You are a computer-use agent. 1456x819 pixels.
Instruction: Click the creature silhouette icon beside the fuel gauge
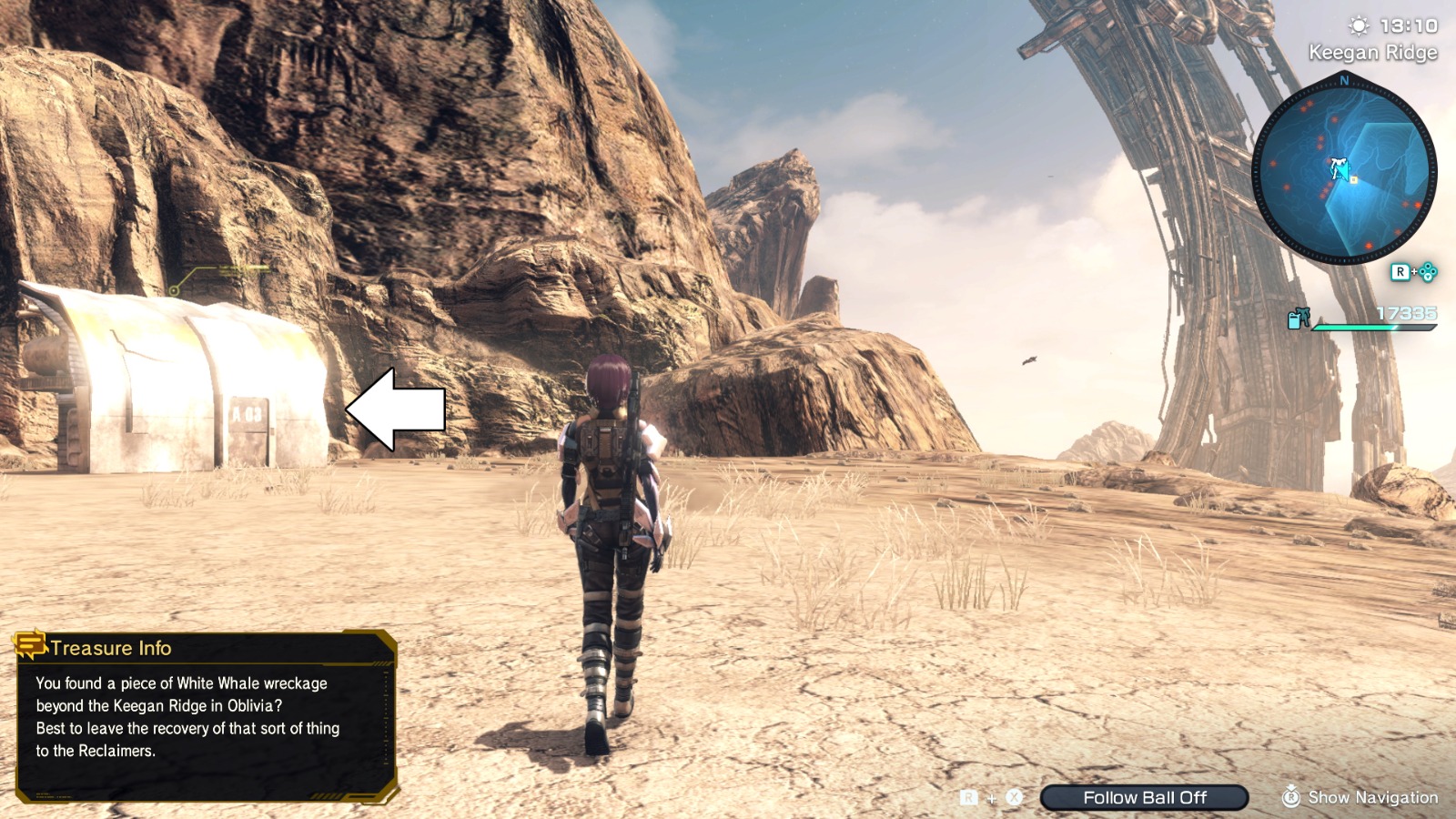point(1305,317)
